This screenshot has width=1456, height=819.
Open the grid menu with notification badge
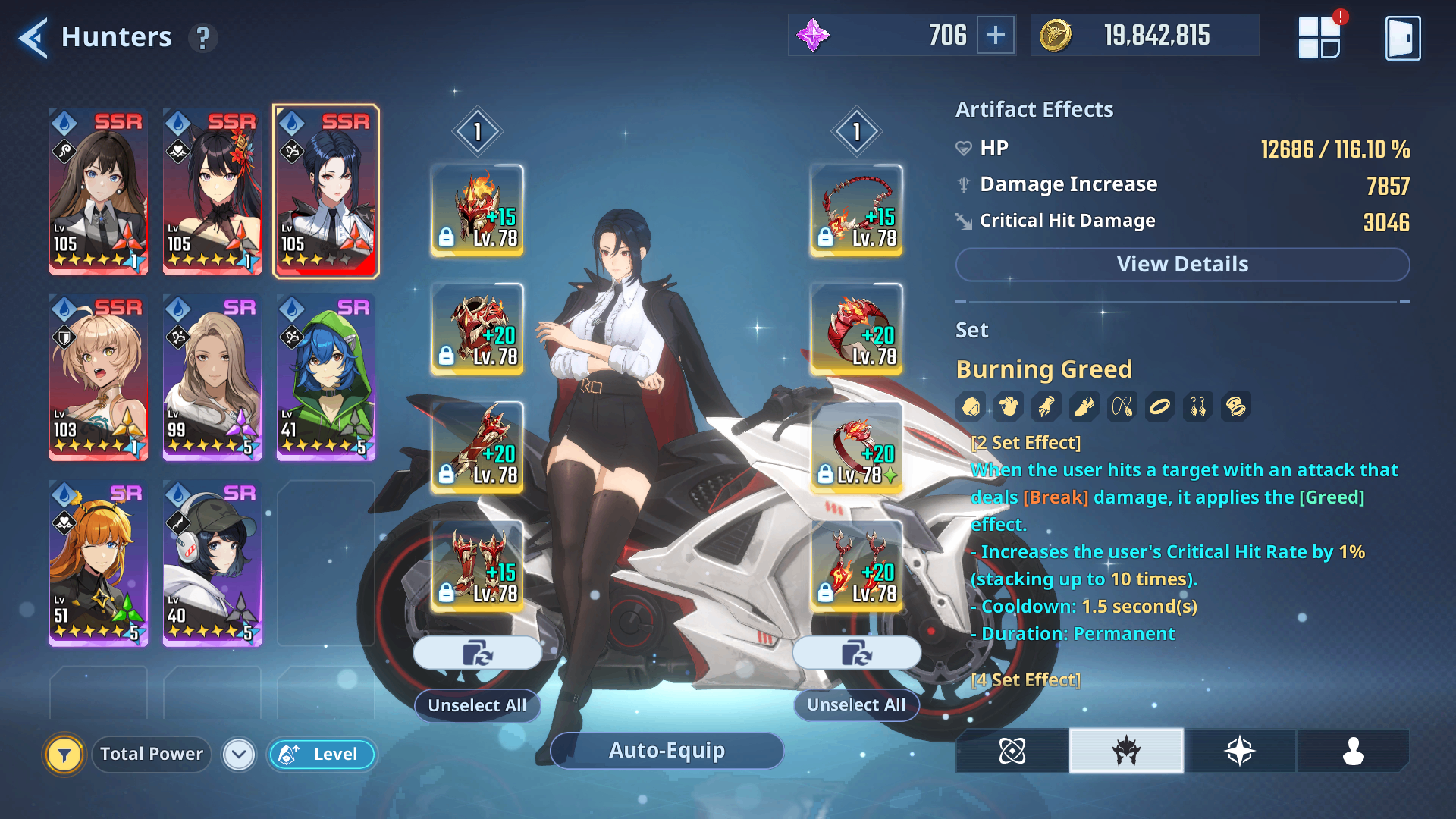coord(1319,38)
